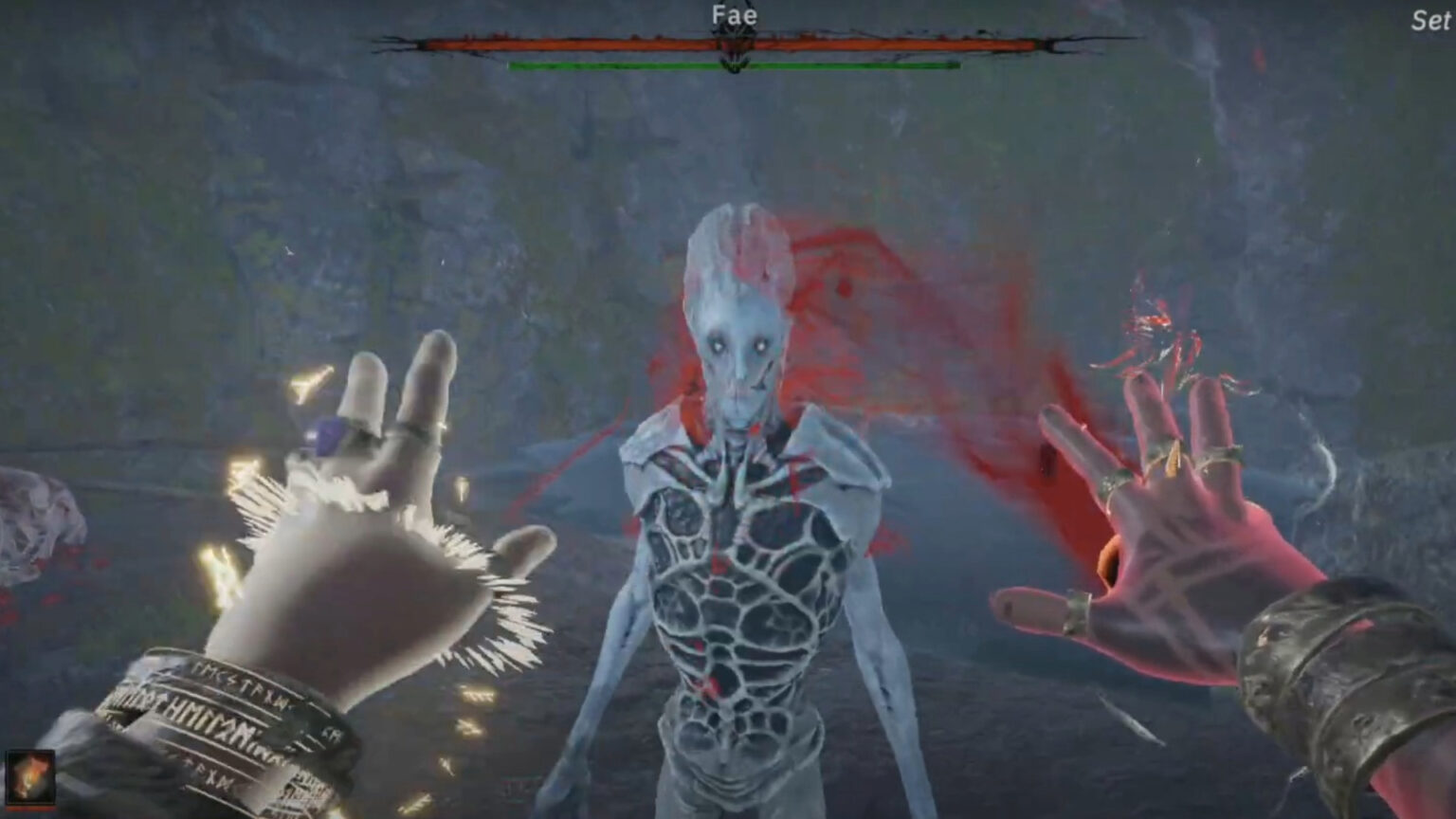Expand the ability bar from its corner slot

[x=31, y=775]
